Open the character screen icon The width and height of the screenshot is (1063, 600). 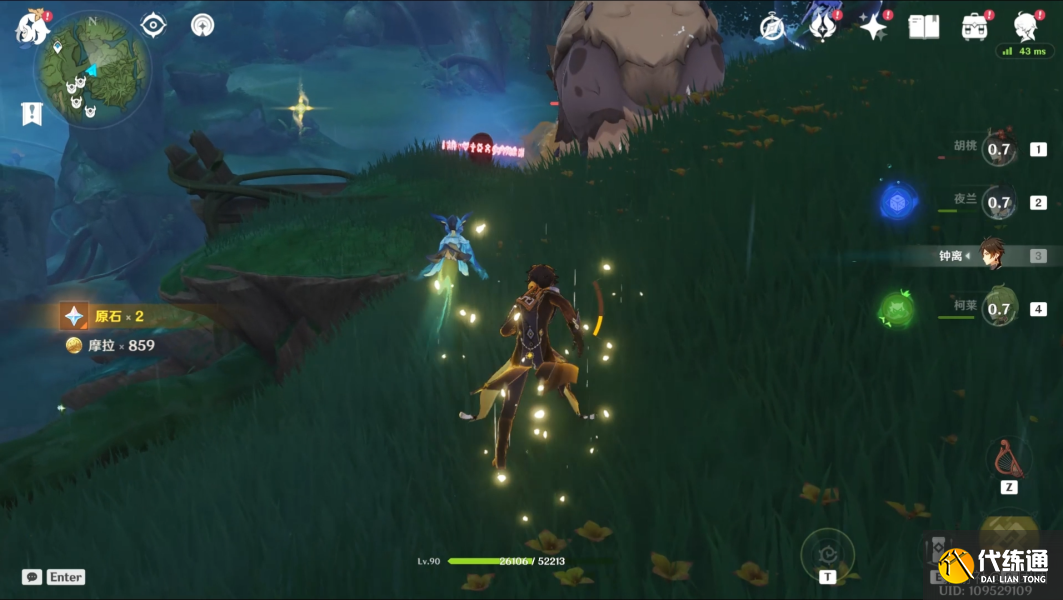pos(1025,27)
